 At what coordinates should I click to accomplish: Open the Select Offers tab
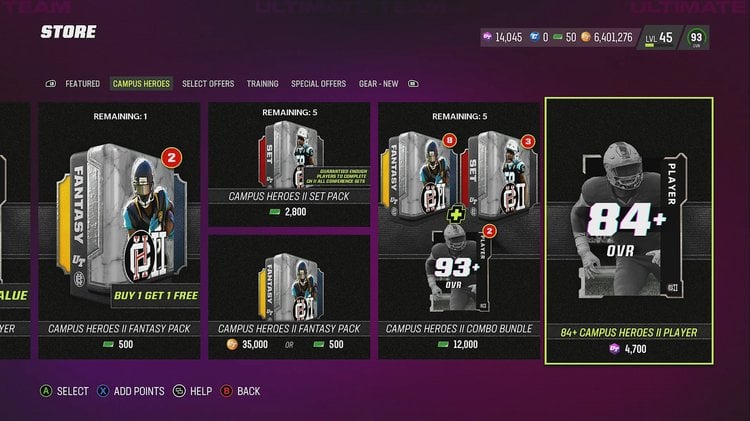tap(209, 84)
